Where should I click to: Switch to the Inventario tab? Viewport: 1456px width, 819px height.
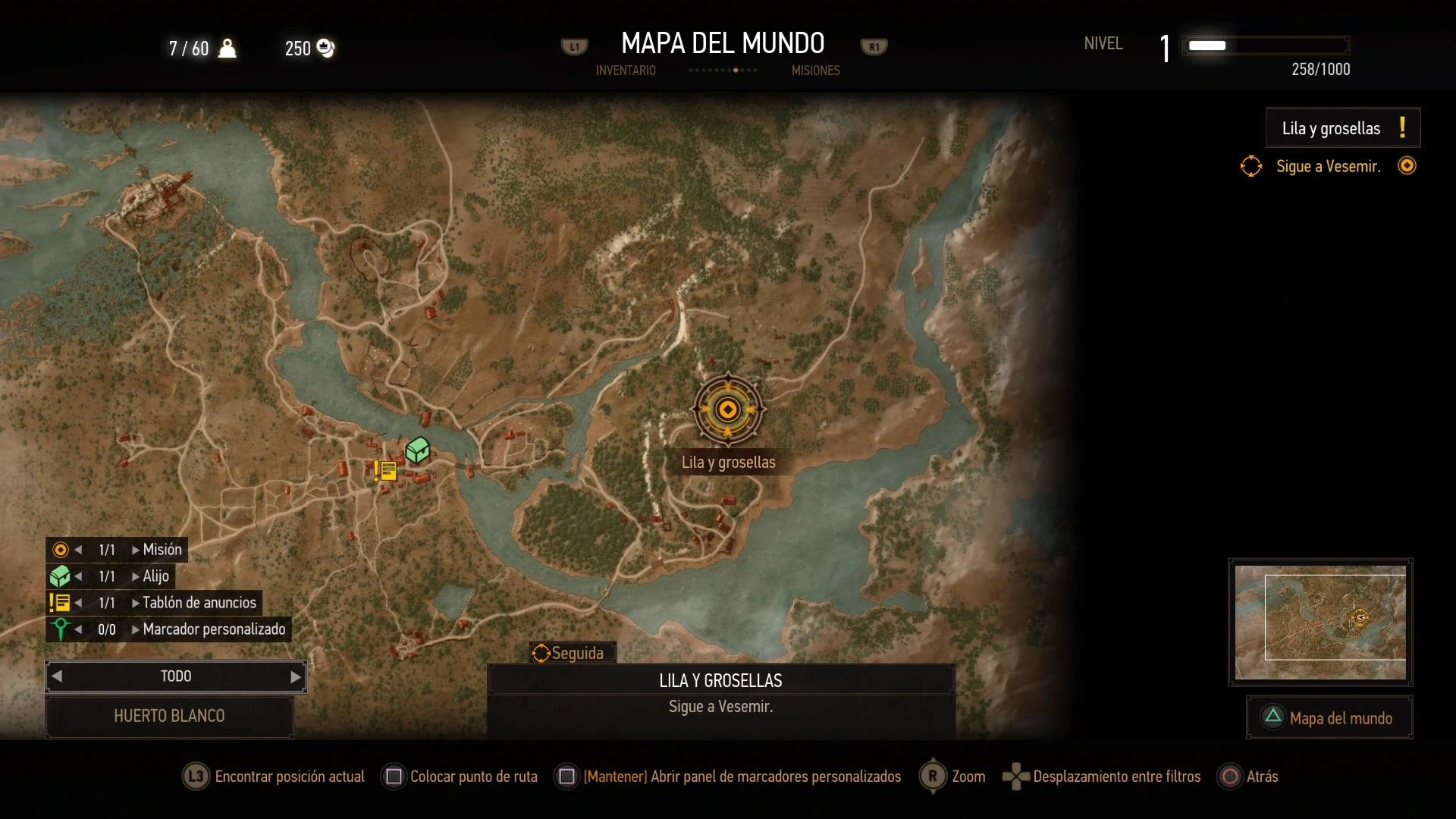point(626,71)
